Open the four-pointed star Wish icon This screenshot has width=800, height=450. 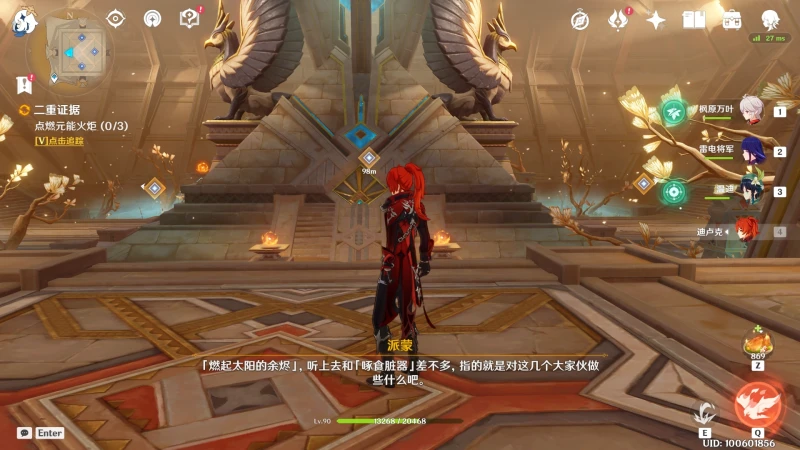click(656, 20)
